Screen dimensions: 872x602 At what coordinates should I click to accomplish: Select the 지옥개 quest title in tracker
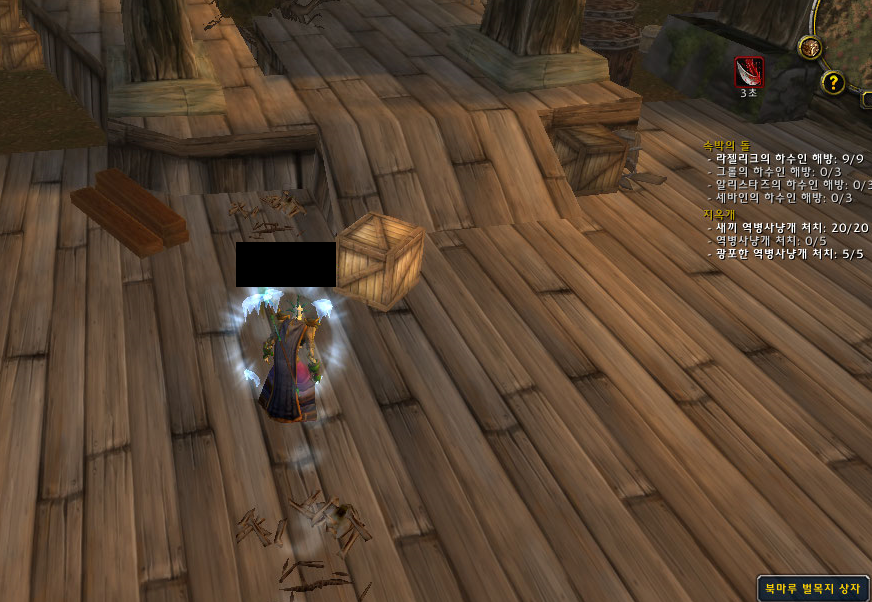(x=718, y=214)
